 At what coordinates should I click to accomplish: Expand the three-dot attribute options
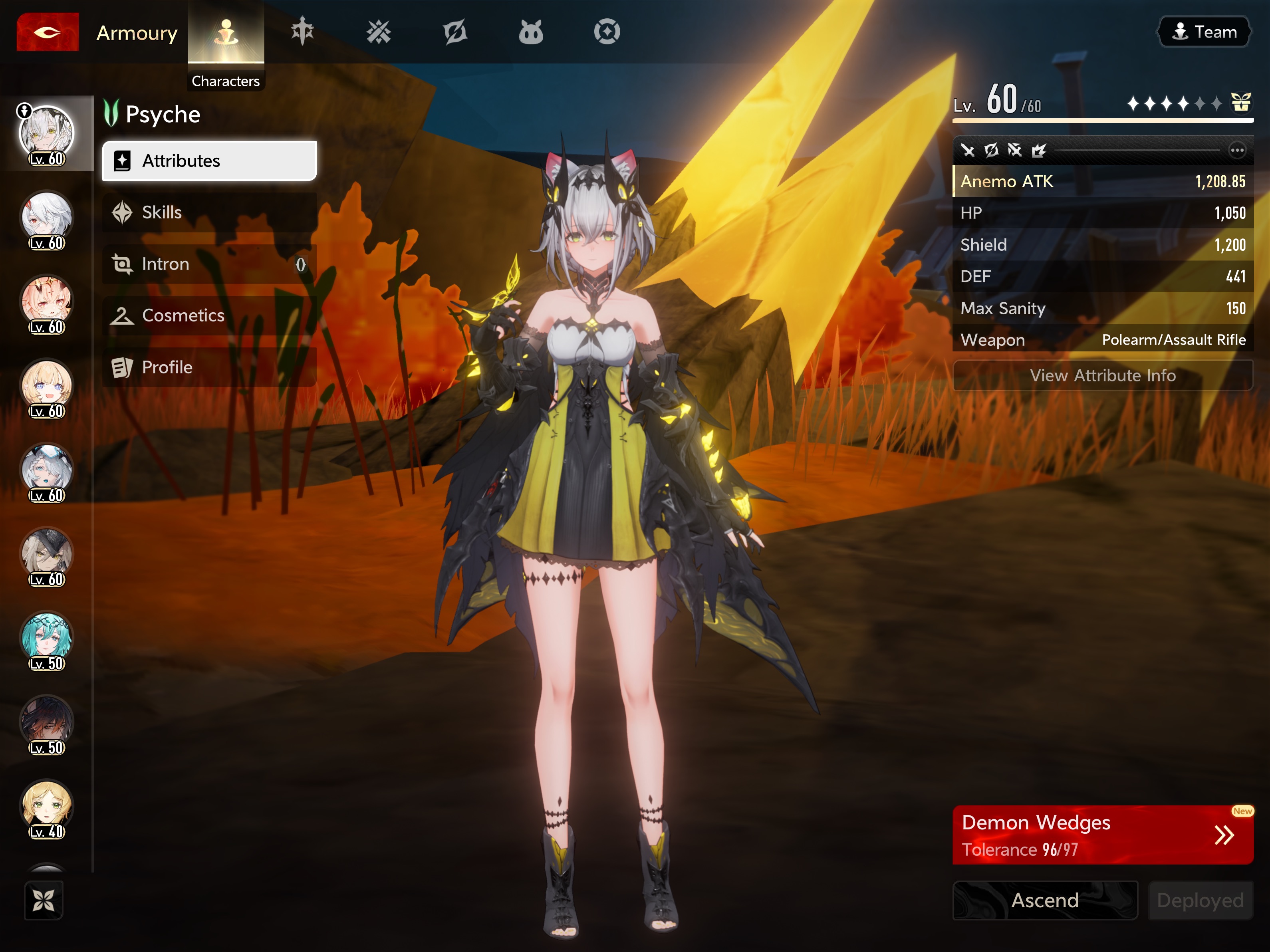point(1237,151)
